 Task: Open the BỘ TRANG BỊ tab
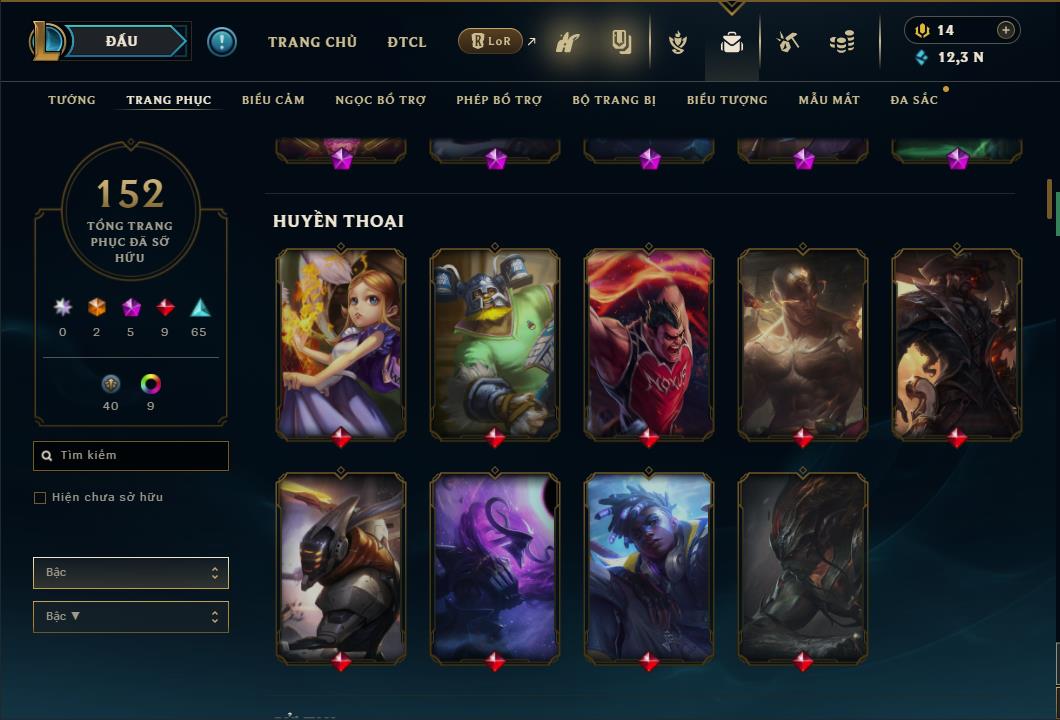pos(614,100)
